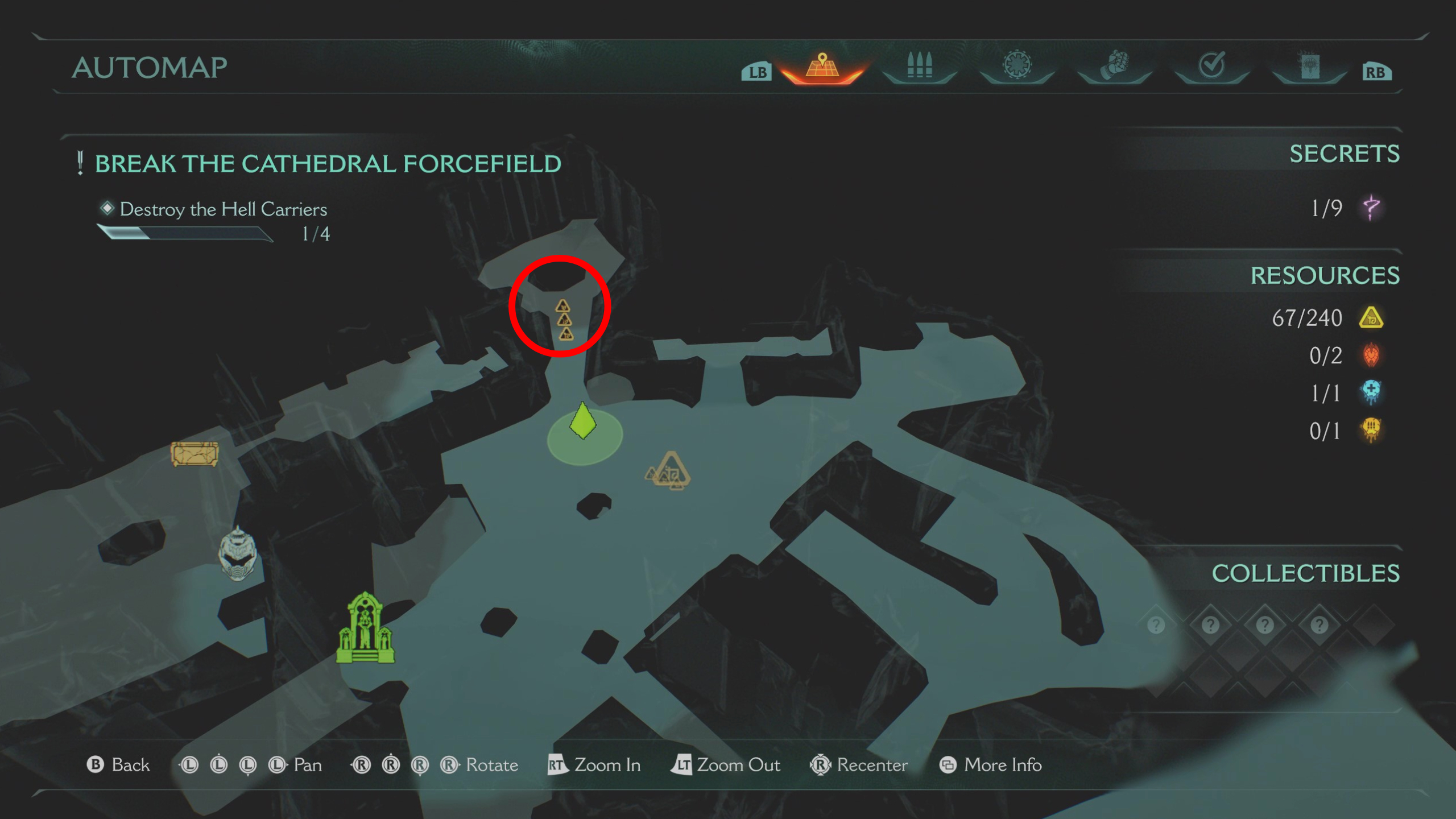The width and height of the screenshot is (1456, 819).
Task: Open the highlighted Automap tab
Action: 824,67
